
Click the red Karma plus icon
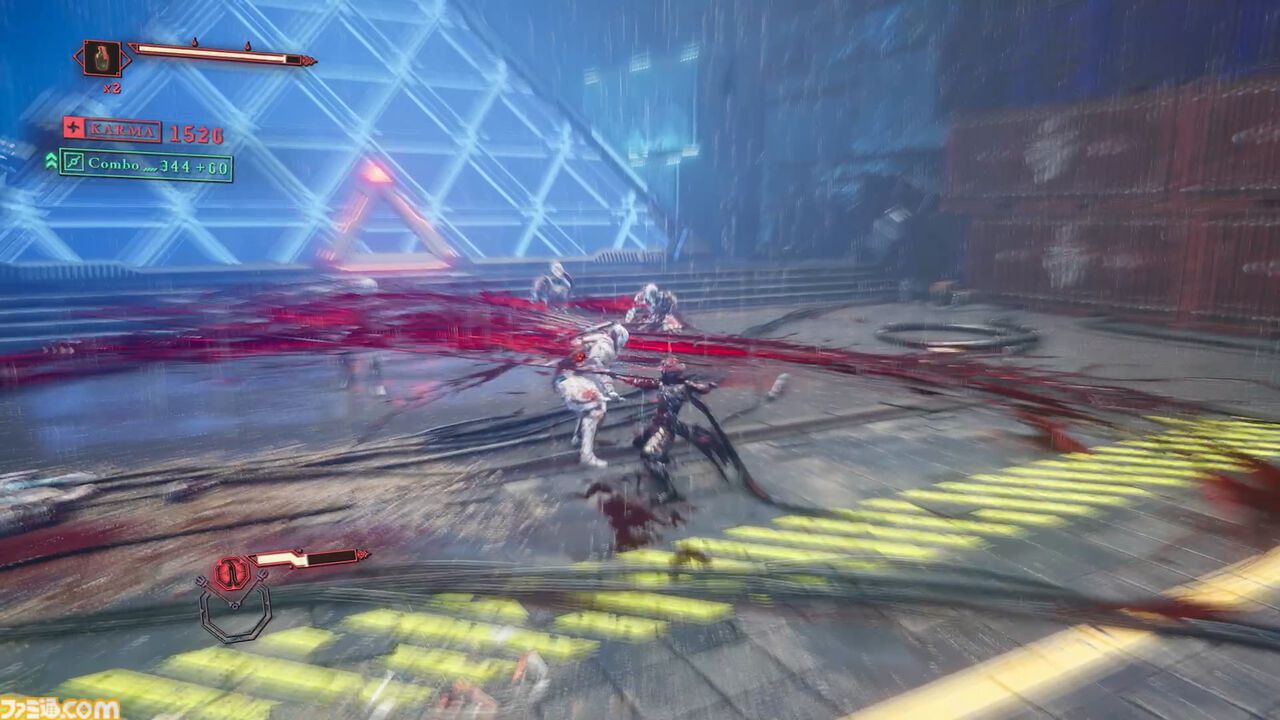point(73,128)
